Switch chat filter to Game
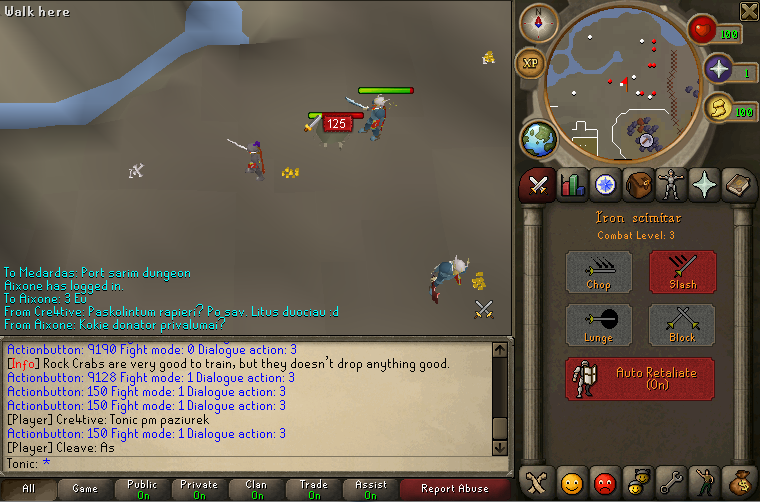760x502 pixels. coord(84,489)
